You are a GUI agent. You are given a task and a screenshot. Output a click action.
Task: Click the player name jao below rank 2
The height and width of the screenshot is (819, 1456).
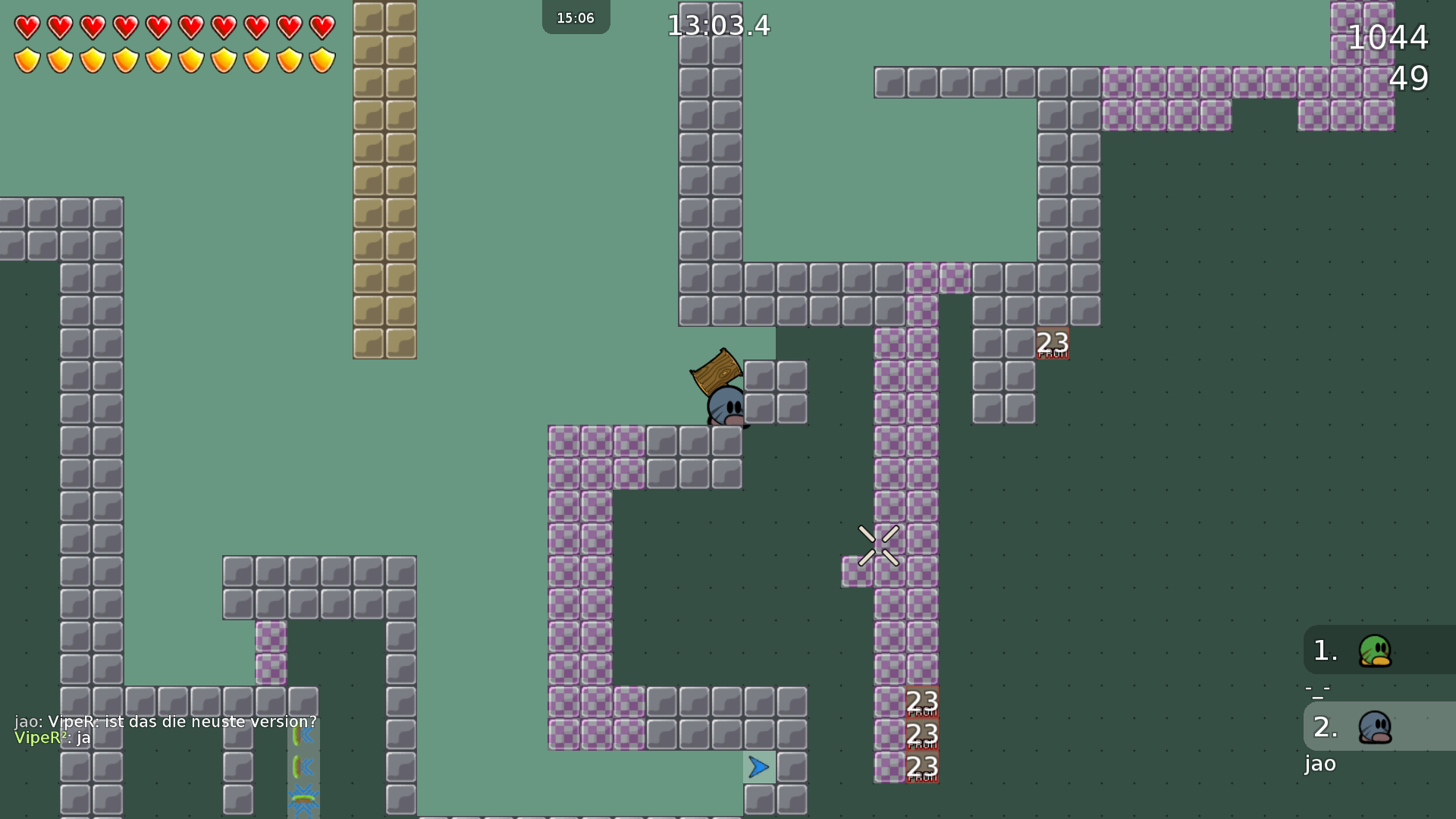[x=1319, y=764]
